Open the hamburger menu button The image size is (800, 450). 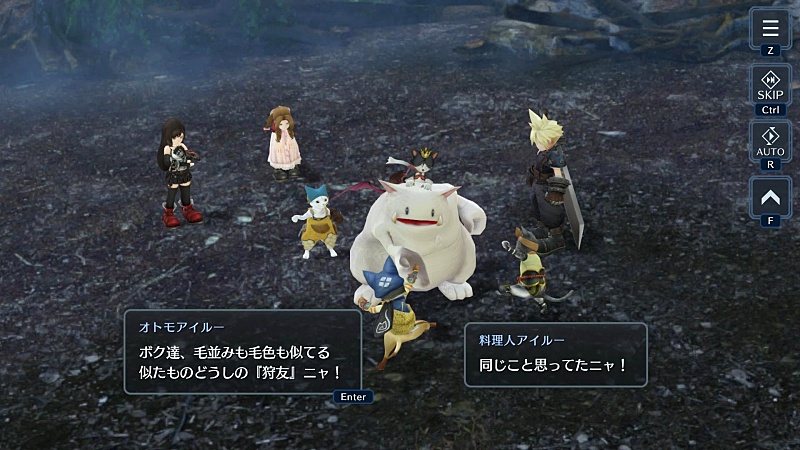click(770, 28)
